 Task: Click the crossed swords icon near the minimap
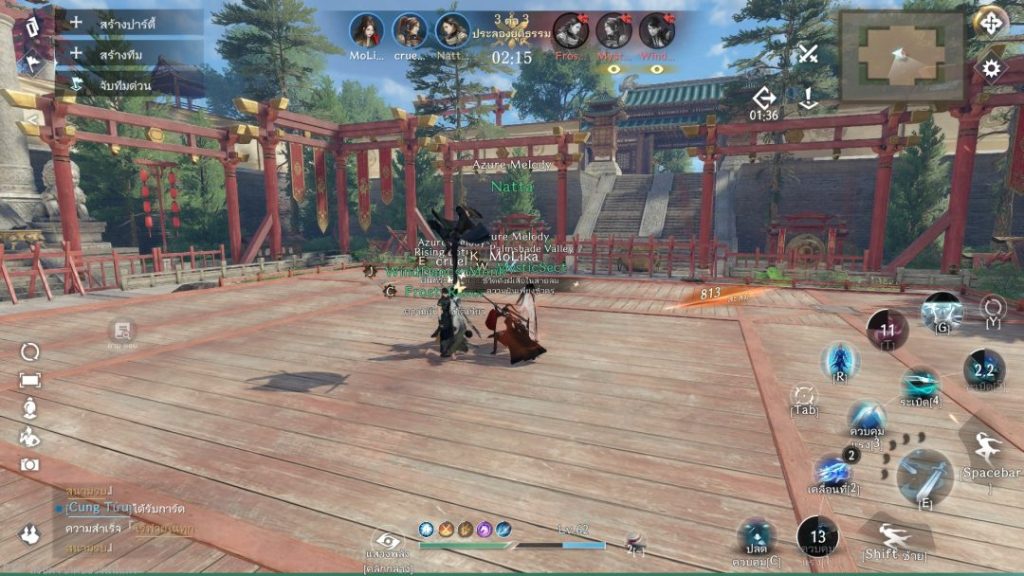coord(808,54)
